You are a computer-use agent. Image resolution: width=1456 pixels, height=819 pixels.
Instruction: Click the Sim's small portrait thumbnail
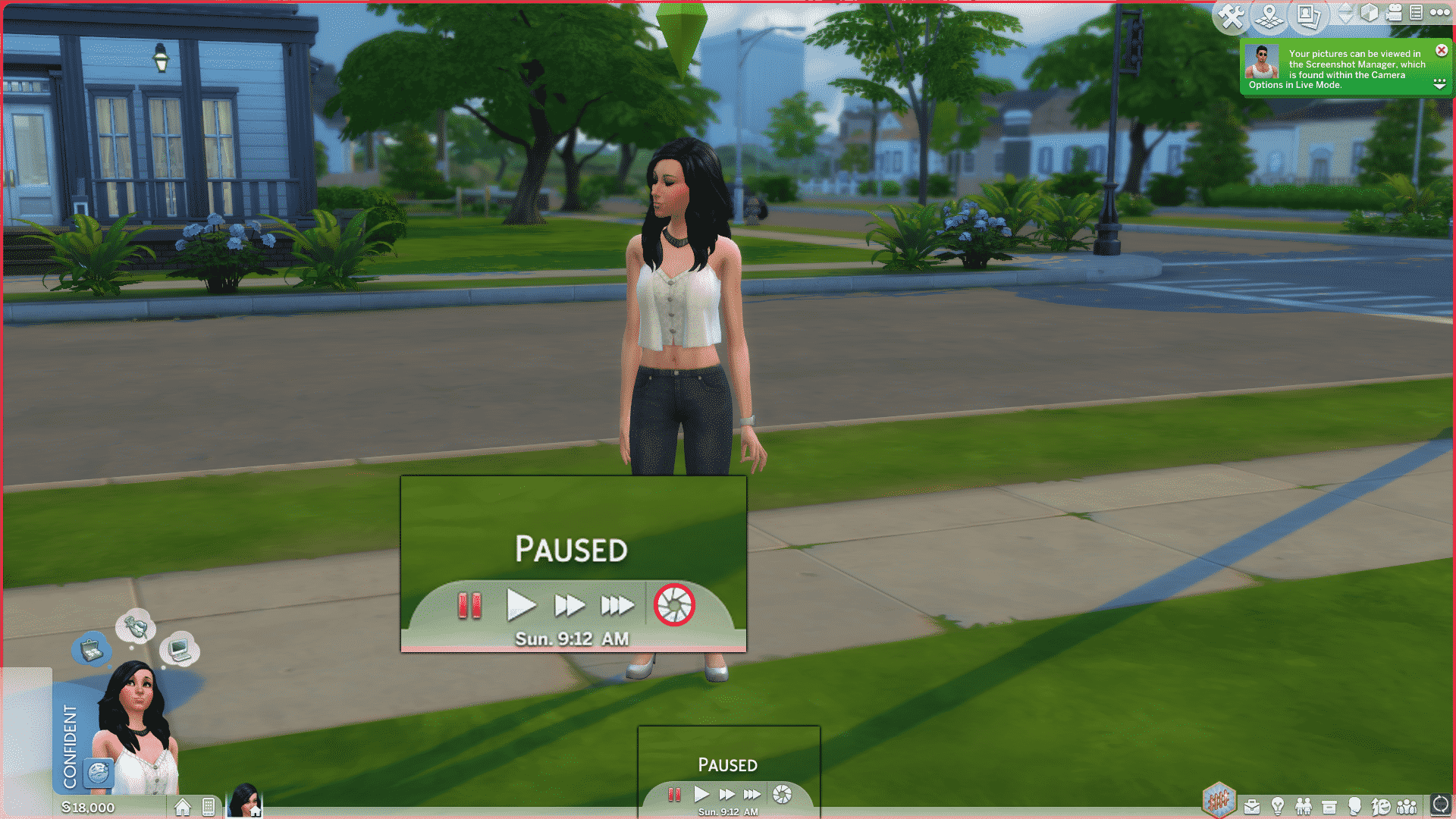tap(244, 802)
